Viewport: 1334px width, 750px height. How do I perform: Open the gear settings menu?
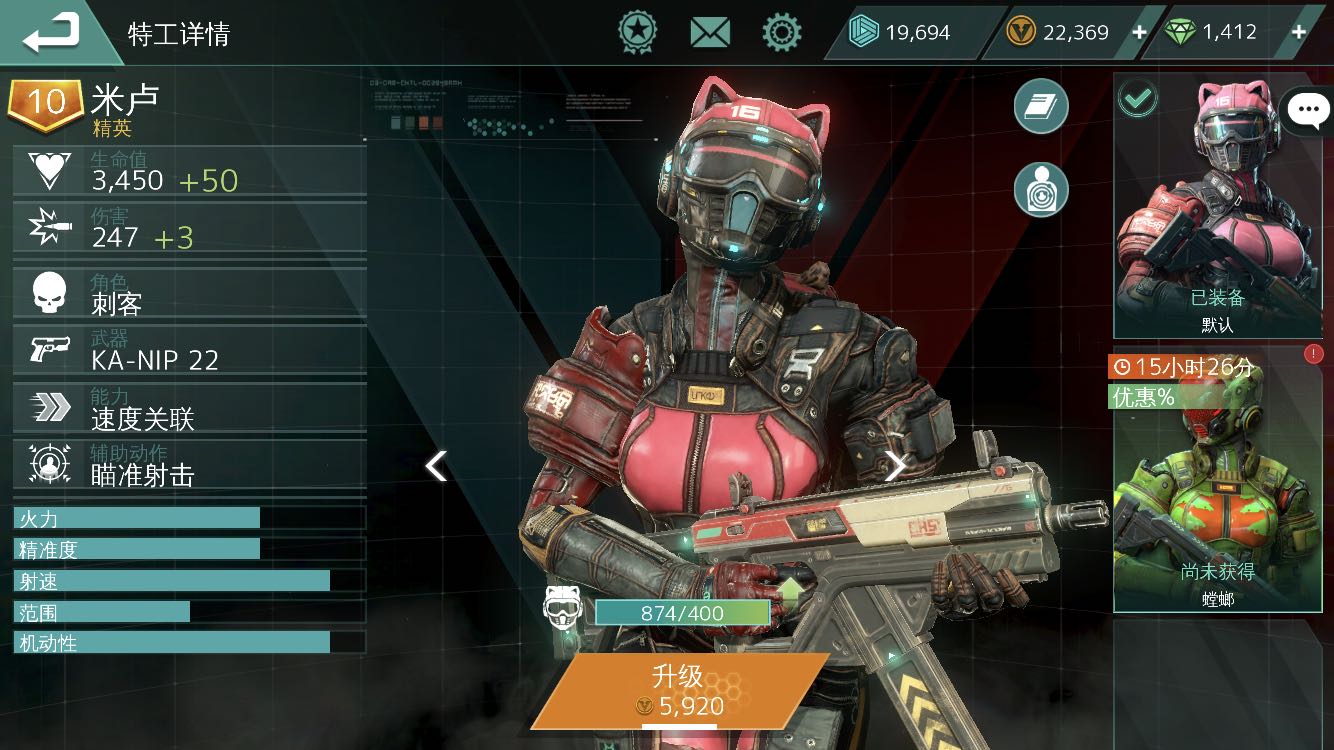pyautogui.click(x=782, y=33)
